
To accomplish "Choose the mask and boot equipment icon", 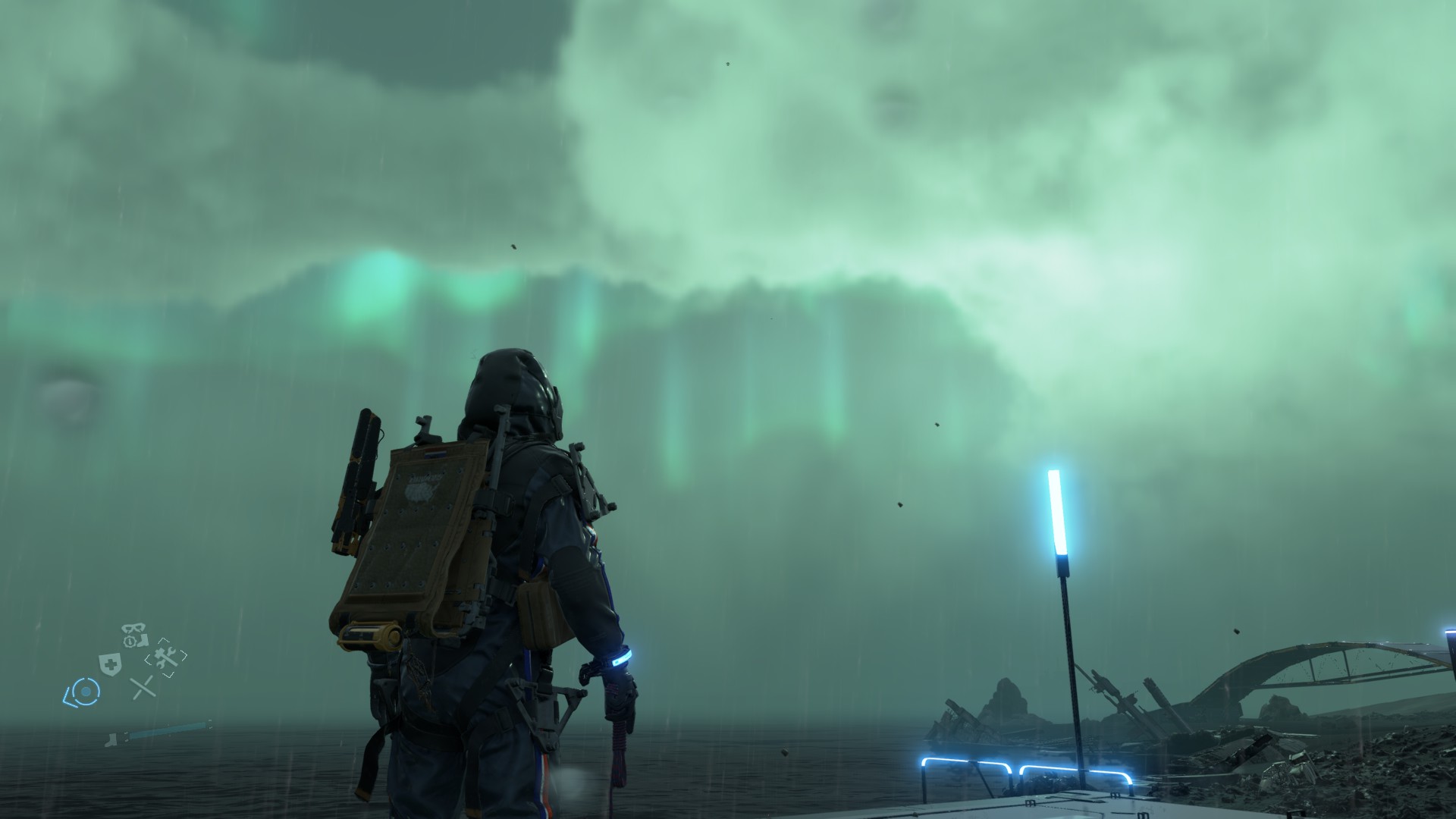I will pos(134,636).
